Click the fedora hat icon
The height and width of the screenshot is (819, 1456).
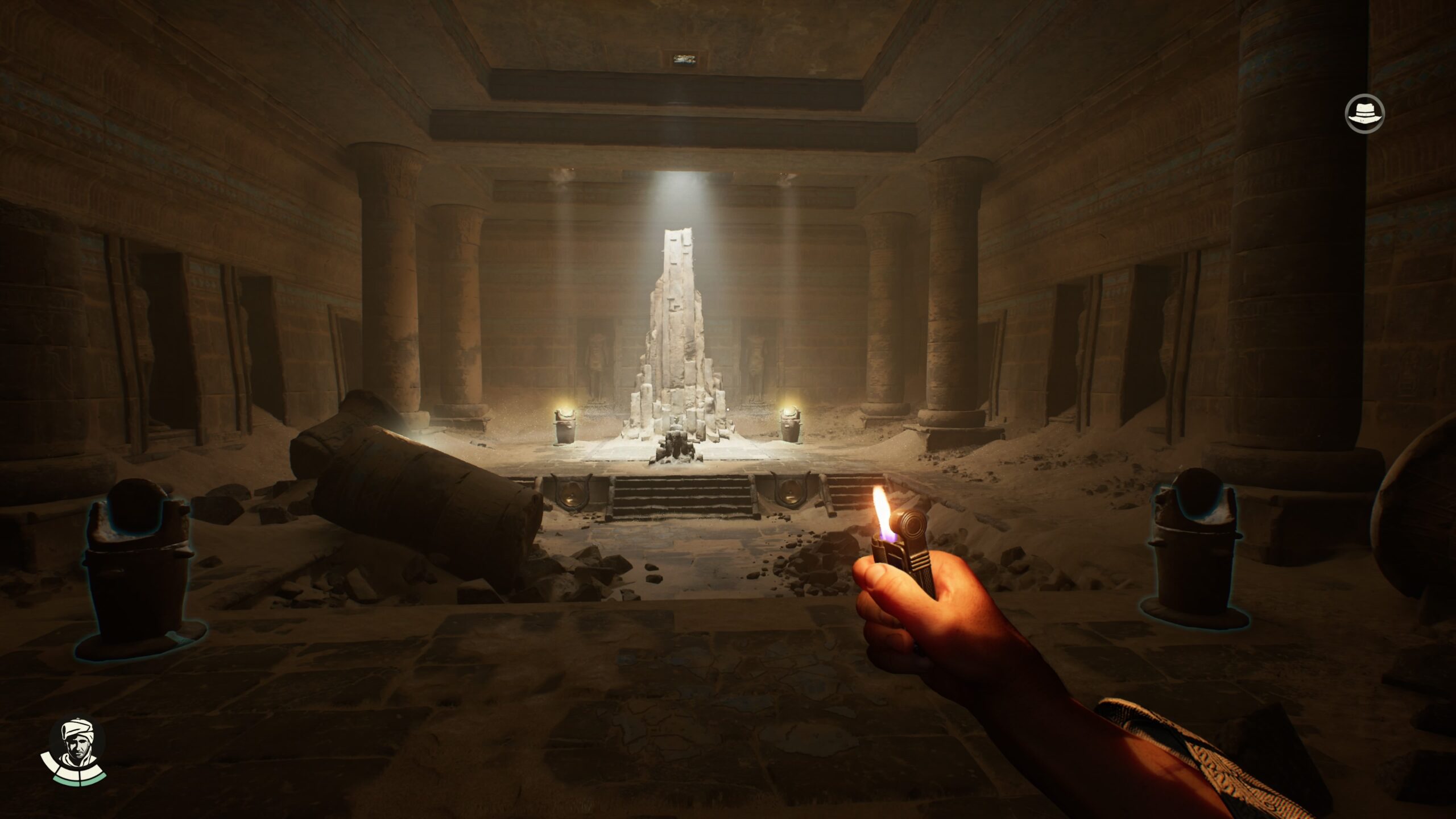1364,114
